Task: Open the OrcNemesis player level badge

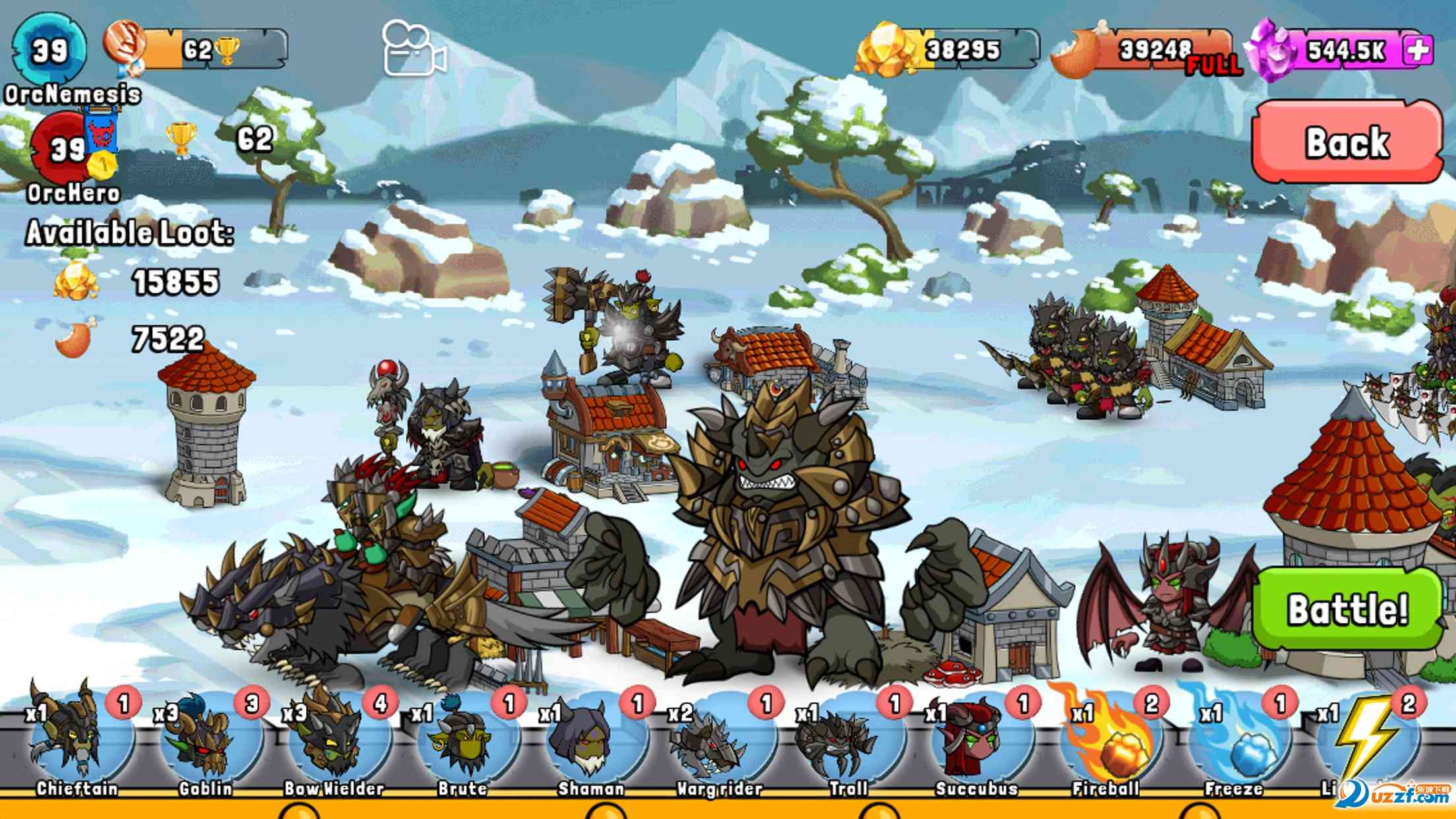Action: tap(49, 50)
